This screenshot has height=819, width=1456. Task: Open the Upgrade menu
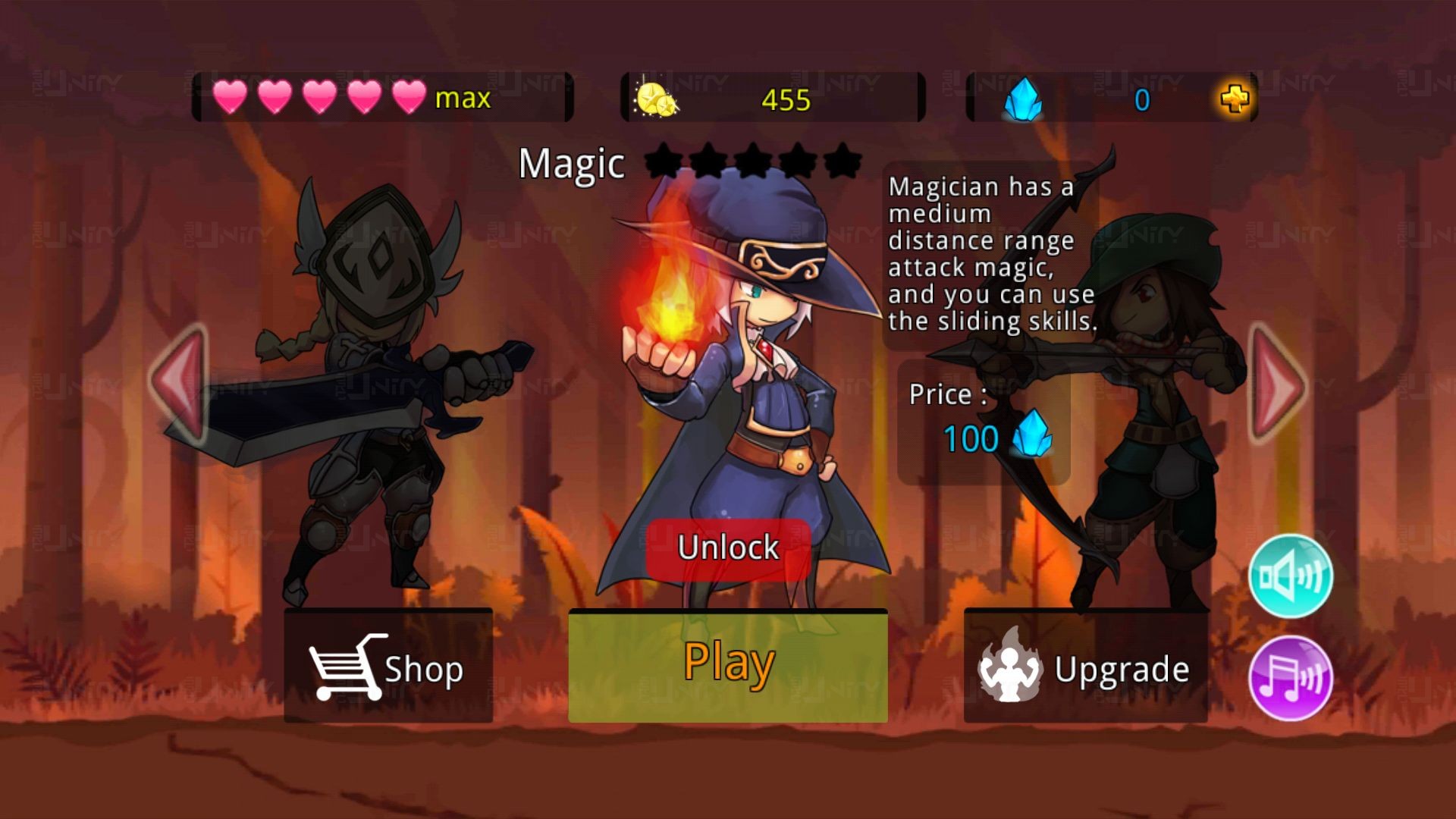tap(1085, 667)
